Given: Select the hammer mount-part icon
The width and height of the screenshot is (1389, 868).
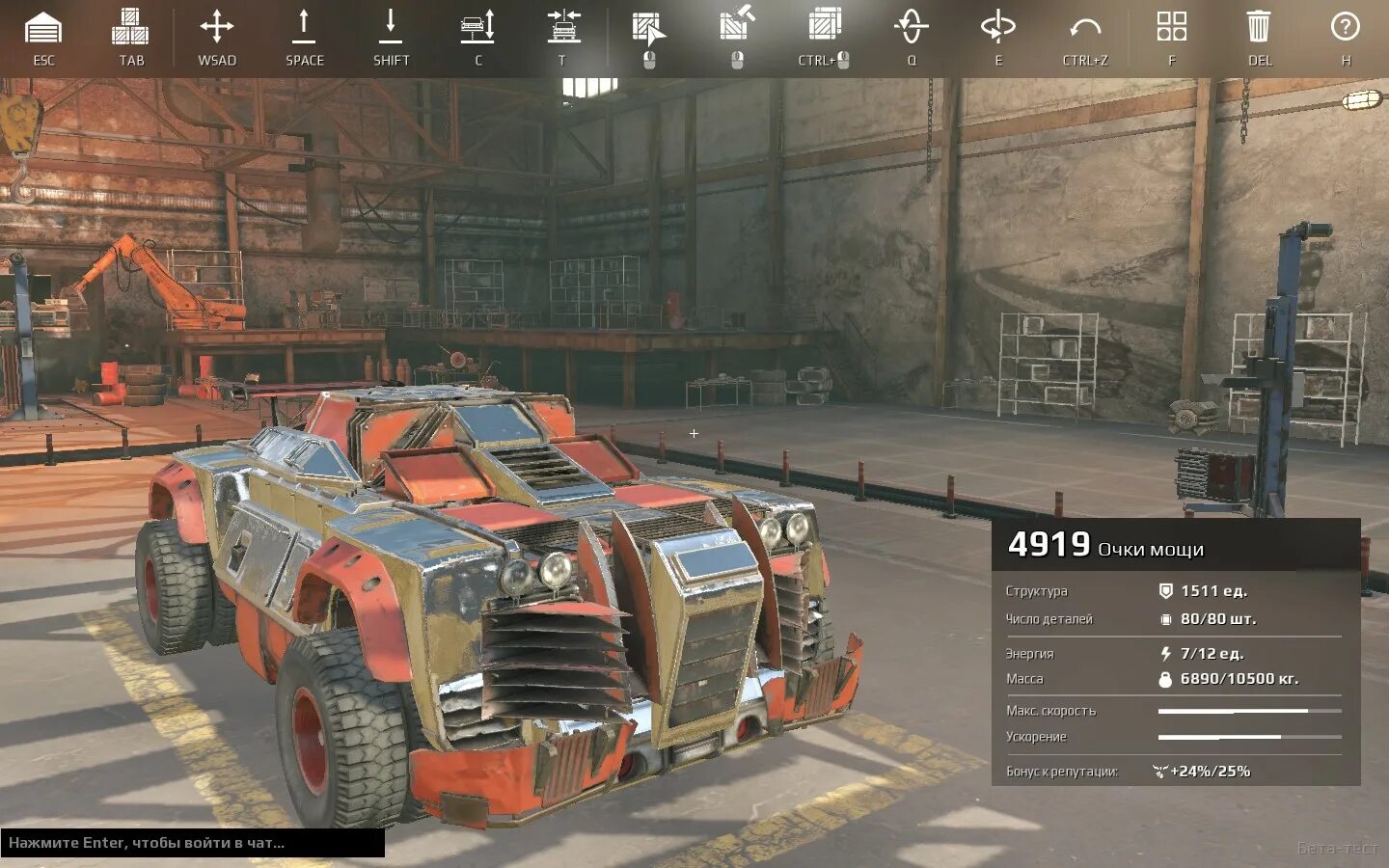Looking at the screenshot, I should (737, 25).
